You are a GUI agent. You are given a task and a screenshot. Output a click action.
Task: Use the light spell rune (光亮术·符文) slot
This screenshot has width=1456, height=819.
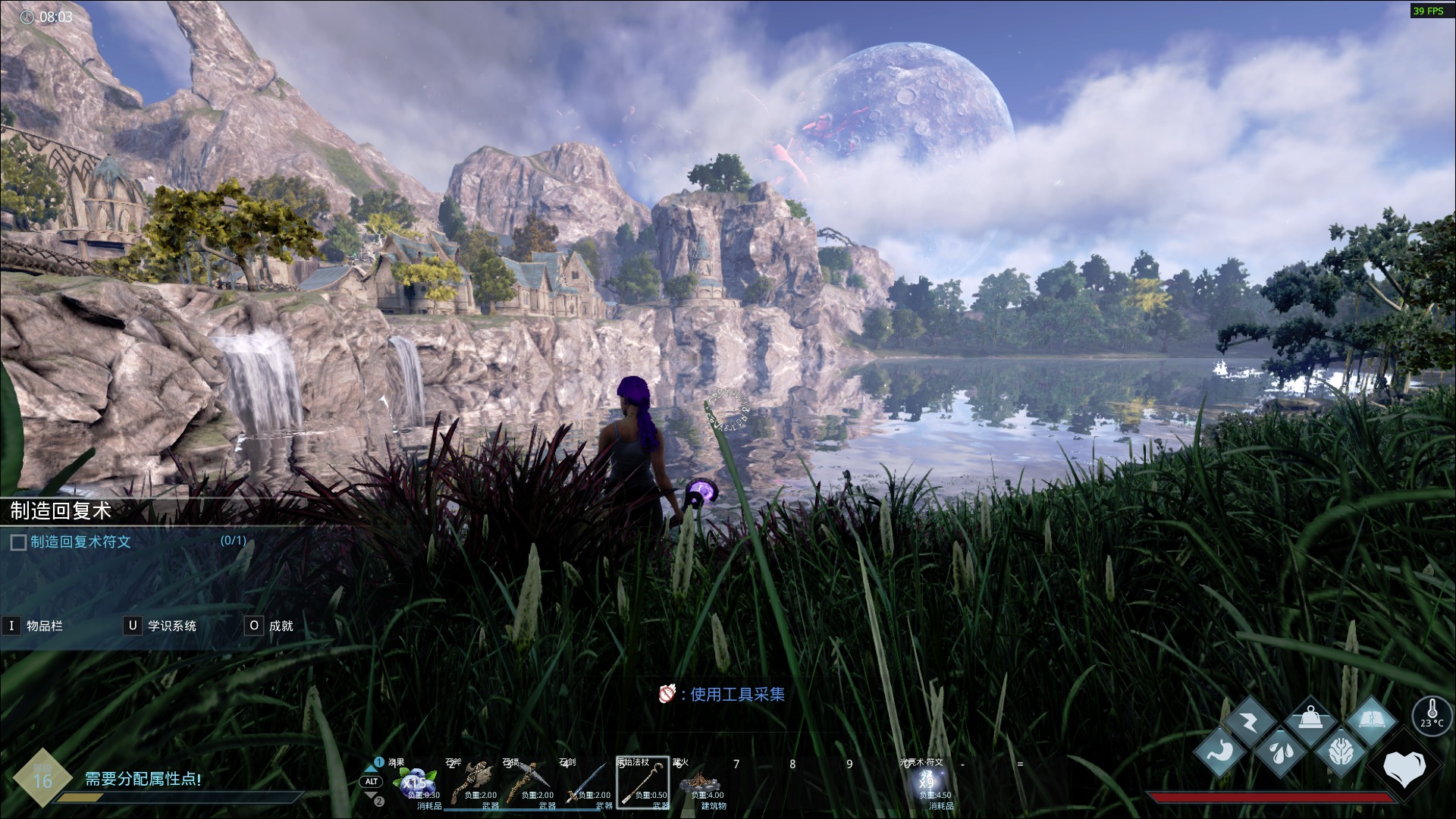coord(927,783)
